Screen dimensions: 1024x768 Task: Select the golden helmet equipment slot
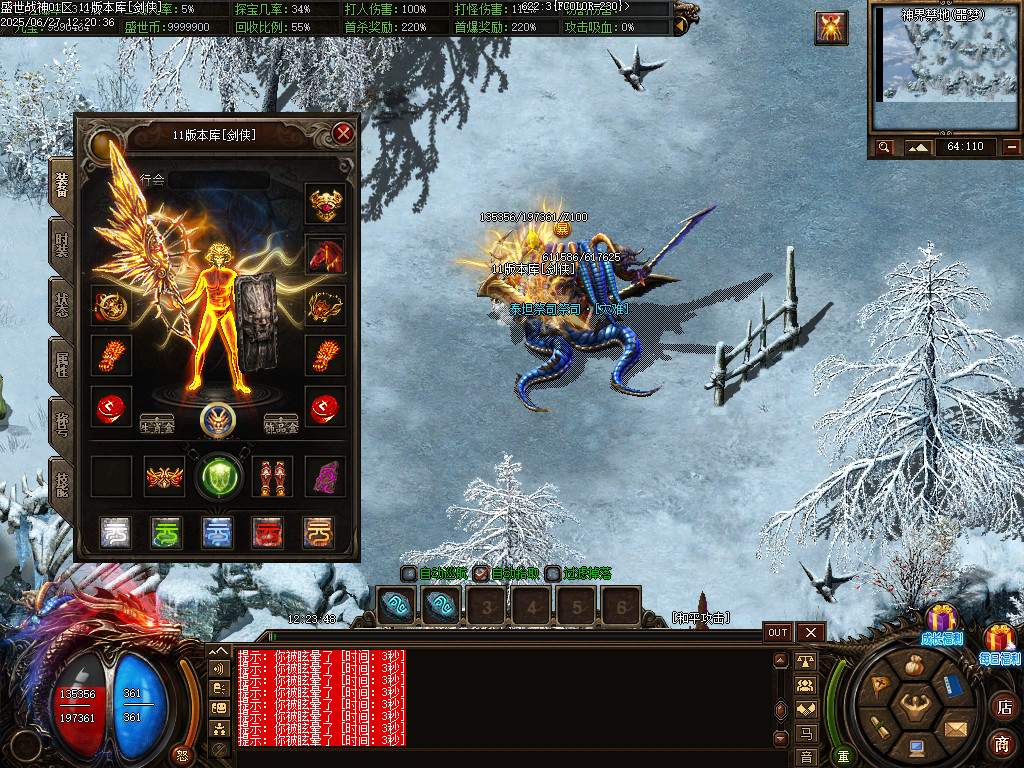point(325,203)
